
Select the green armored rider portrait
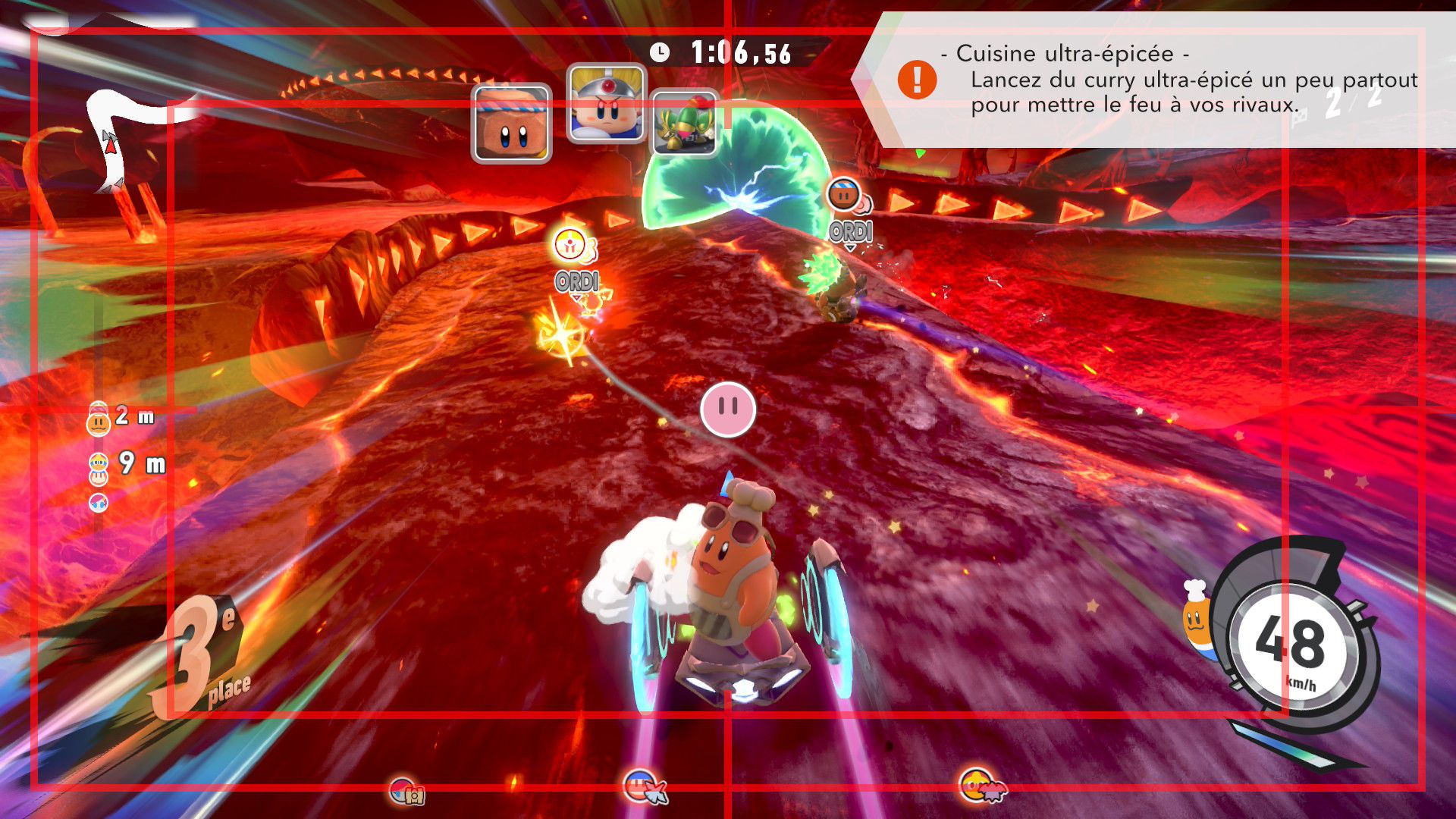click(x=684, y=123)
